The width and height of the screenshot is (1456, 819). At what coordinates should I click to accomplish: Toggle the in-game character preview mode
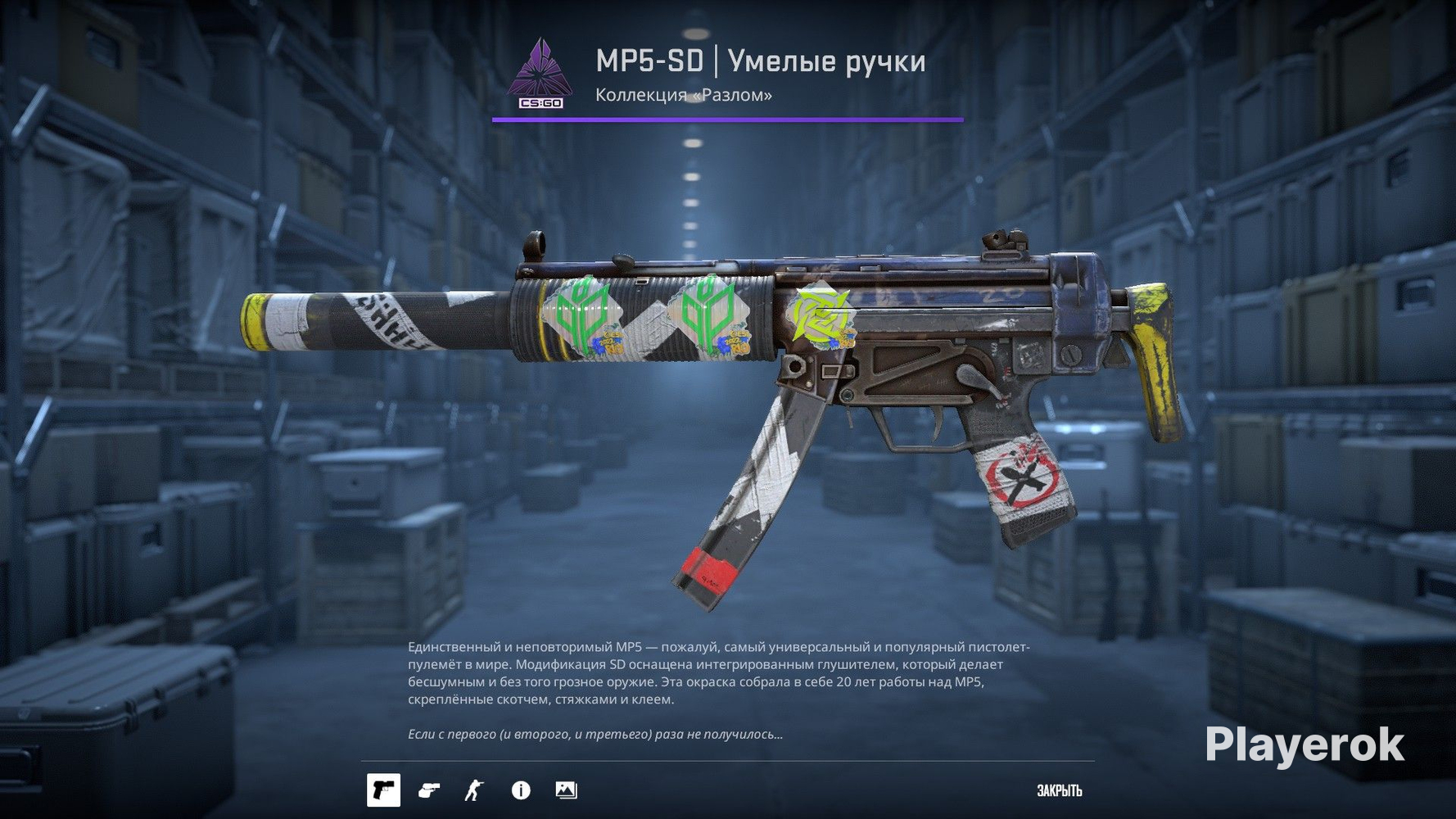(x=474, y=791)
